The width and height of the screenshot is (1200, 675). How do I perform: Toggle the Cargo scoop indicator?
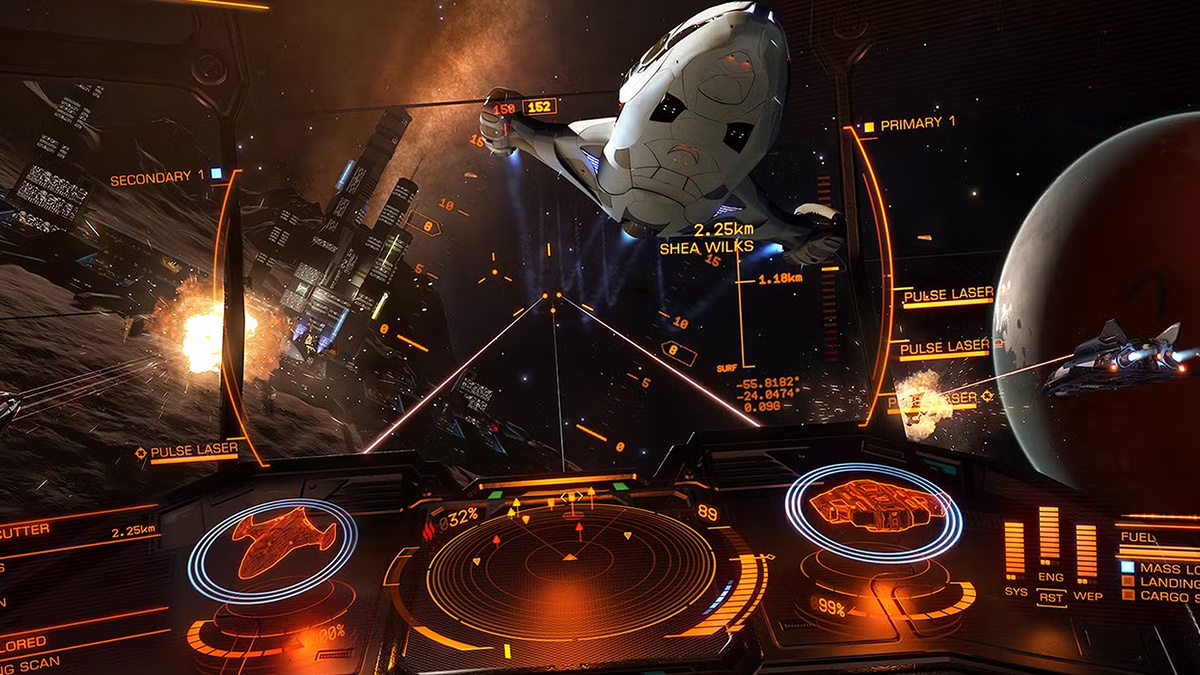(1165, 597)
